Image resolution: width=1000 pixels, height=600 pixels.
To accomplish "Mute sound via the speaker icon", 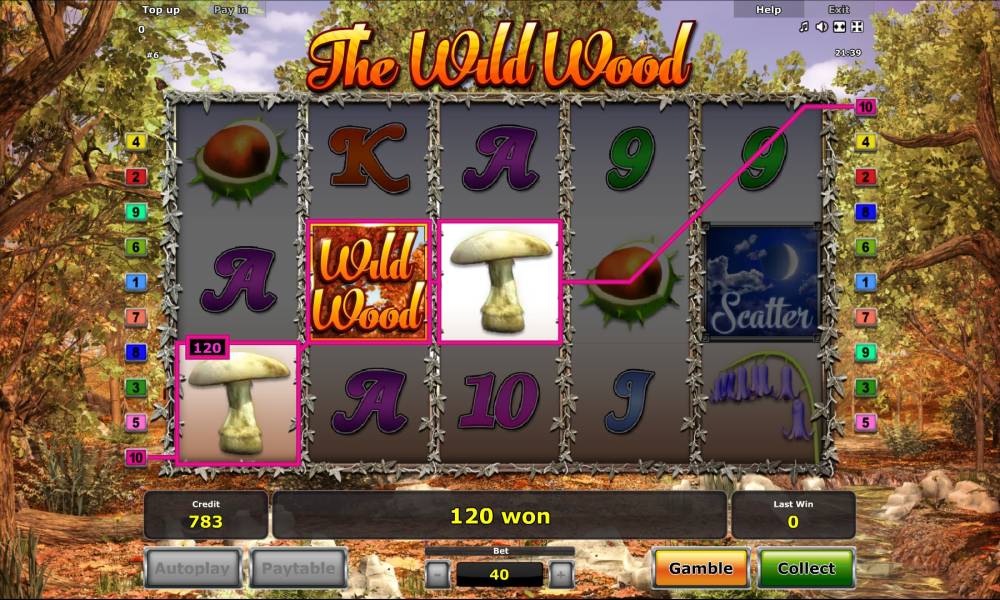I will pyautogui.click(x=821, y=27).
